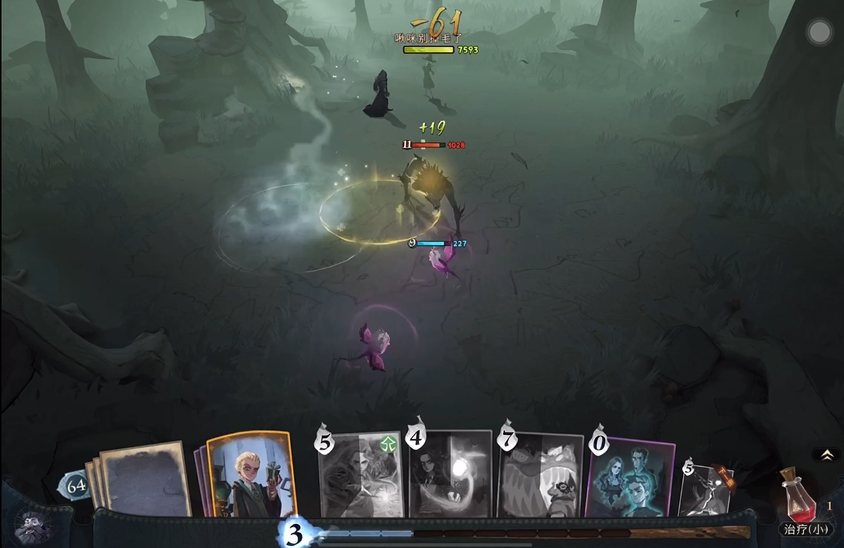Choose the 7-cost monster card
This screenshot has width=844, height=548.
point(541,476)
